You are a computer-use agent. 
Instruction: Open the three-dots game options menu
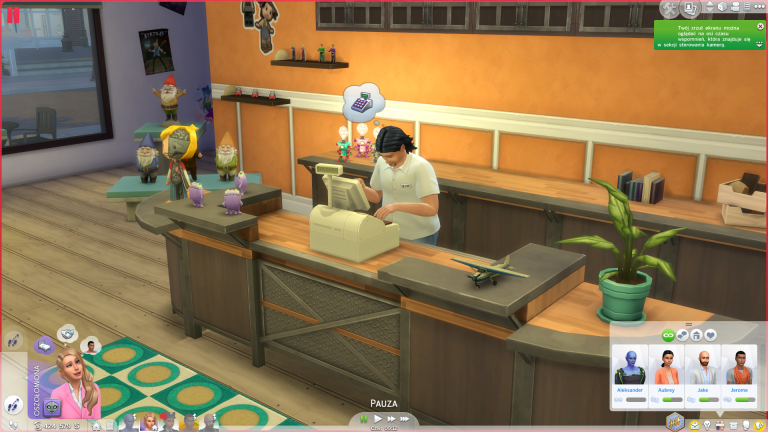pyautogui.click(x=760, y=8)
